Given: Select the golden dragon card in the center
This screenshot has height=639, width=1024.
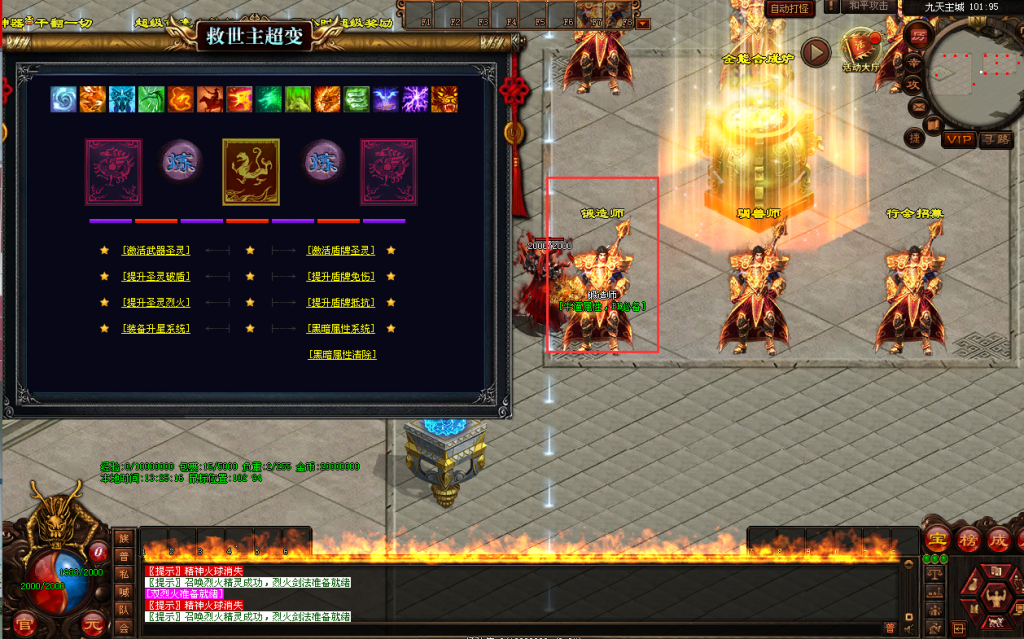Looking at the screenshot, I should (250, 171).
